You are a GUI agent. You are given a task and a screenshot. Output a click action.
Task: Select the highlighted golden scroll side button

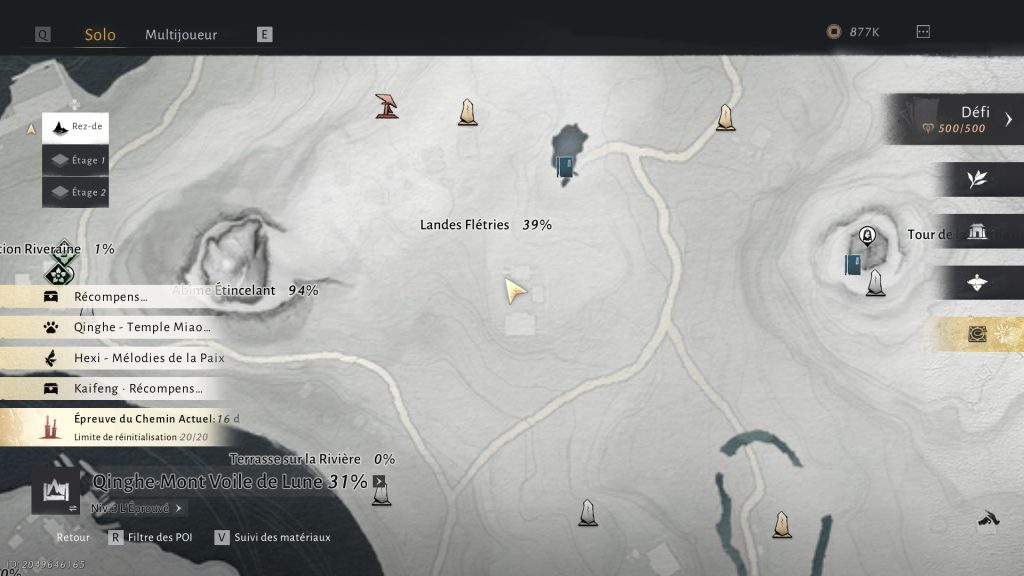(977, 334)
